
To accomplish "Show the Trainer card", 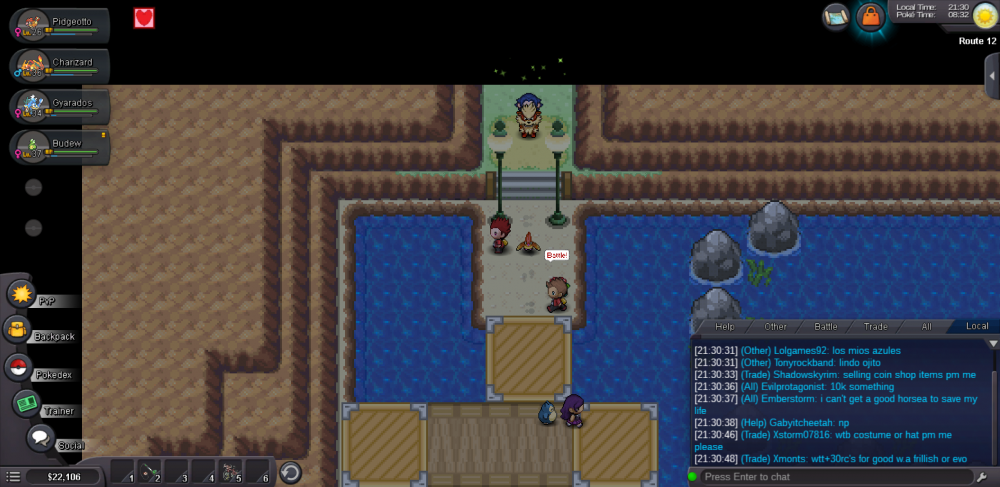I will [x=26, y=403].
